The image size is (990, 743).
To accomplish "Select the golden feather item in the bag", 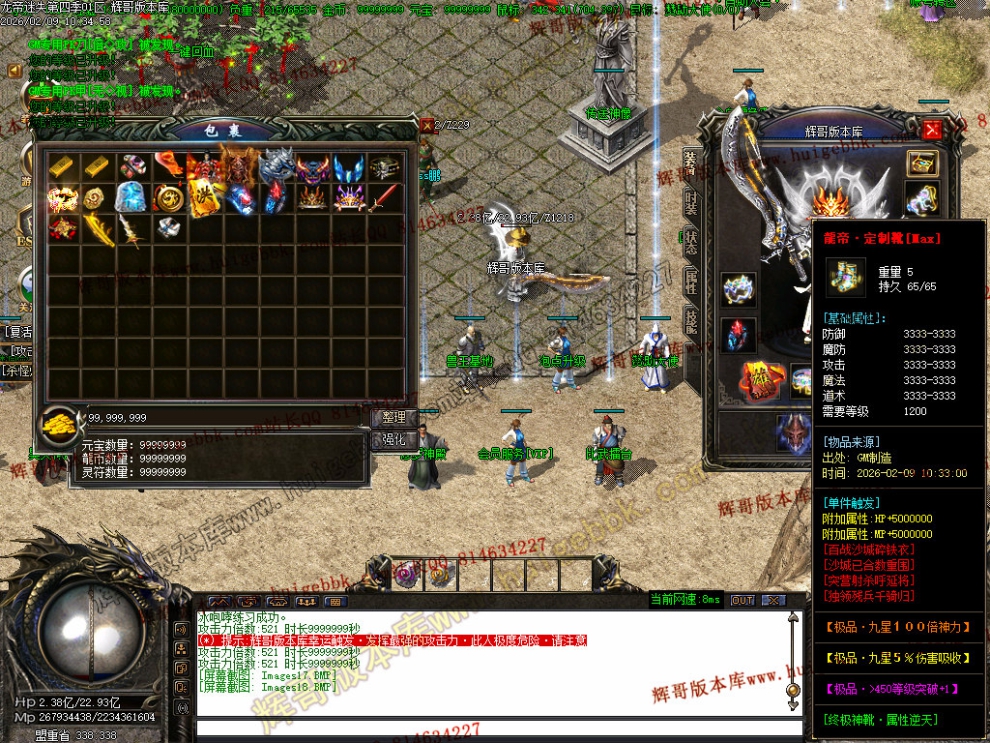I will 96,228.
